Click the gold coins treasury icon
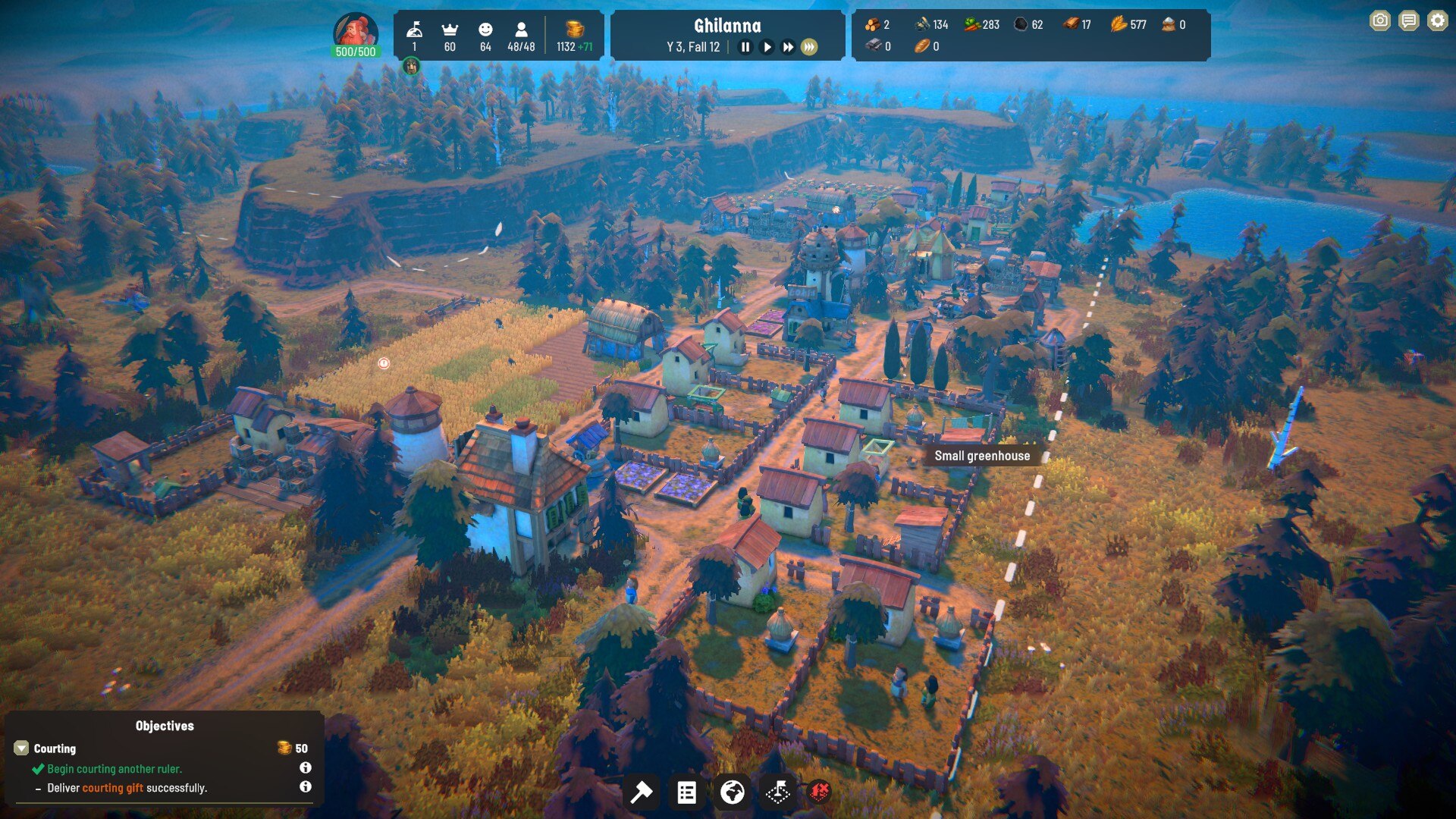1456x819 pixels. coord(575,29)
